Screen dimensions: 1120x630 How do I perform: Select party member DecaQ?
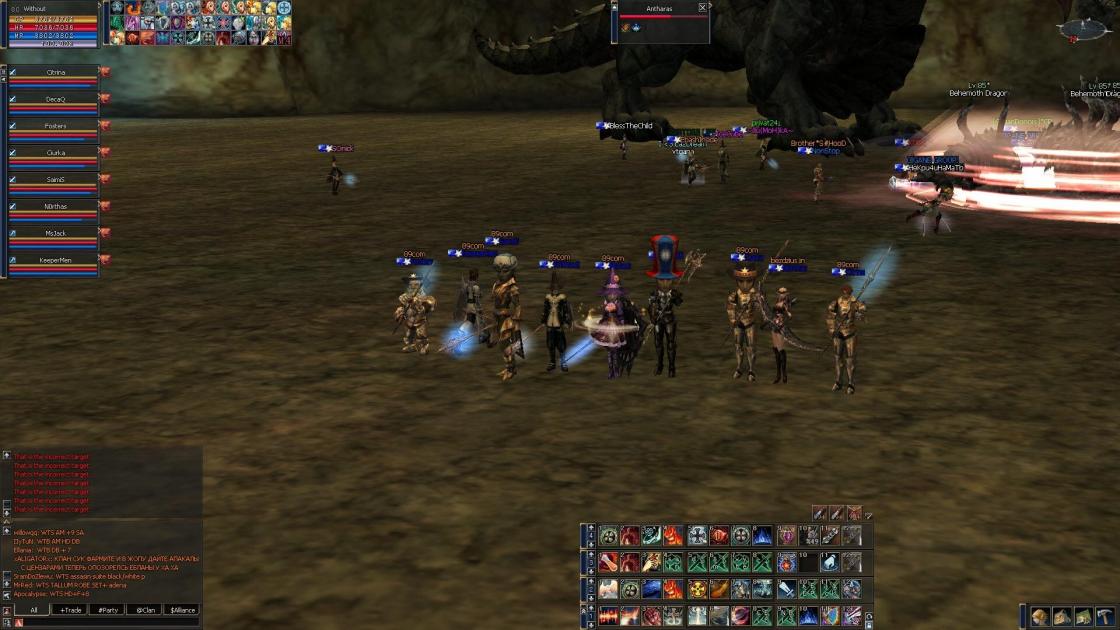click(55, 99)
